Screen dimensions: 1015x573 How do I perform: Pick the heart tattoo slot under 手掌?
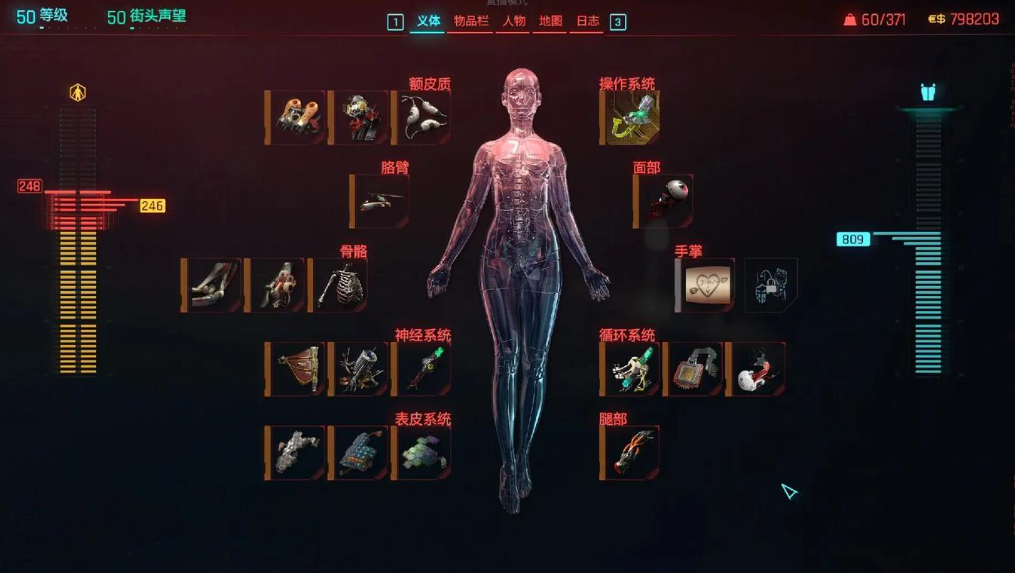710,285
